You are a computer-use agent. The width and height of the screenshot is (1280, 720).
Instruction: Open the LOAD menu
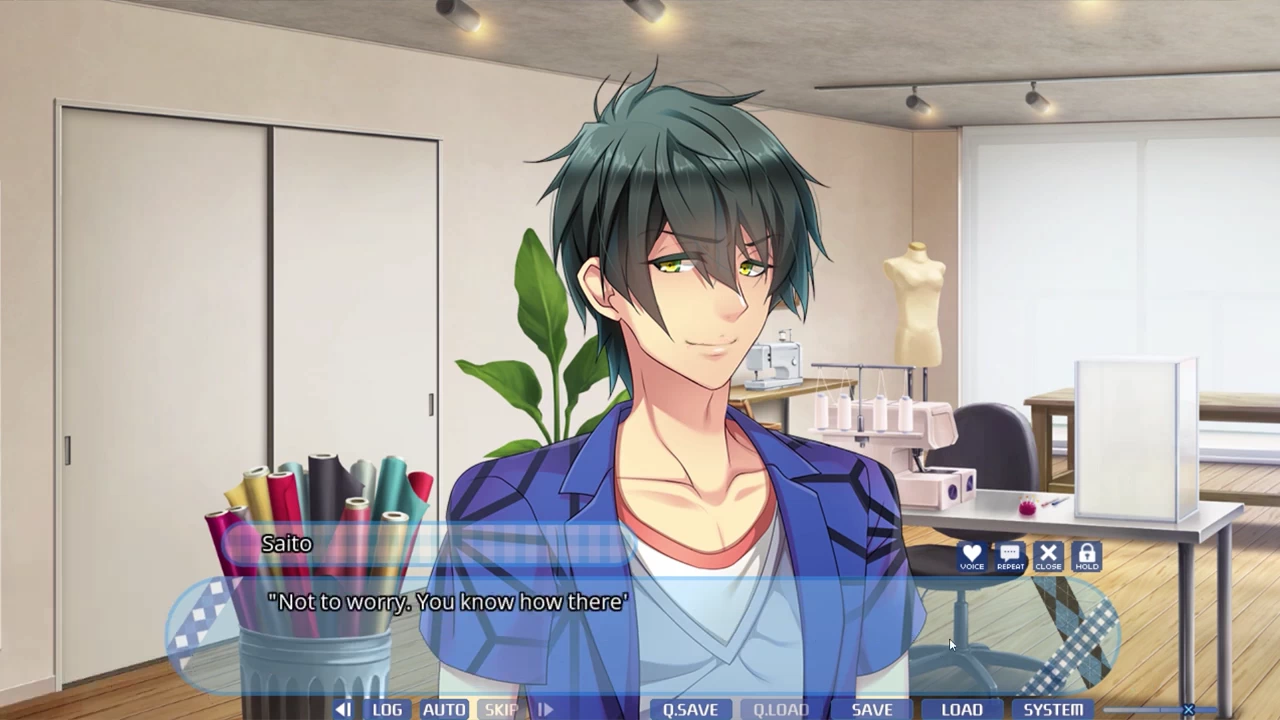(x=962, y=709)
